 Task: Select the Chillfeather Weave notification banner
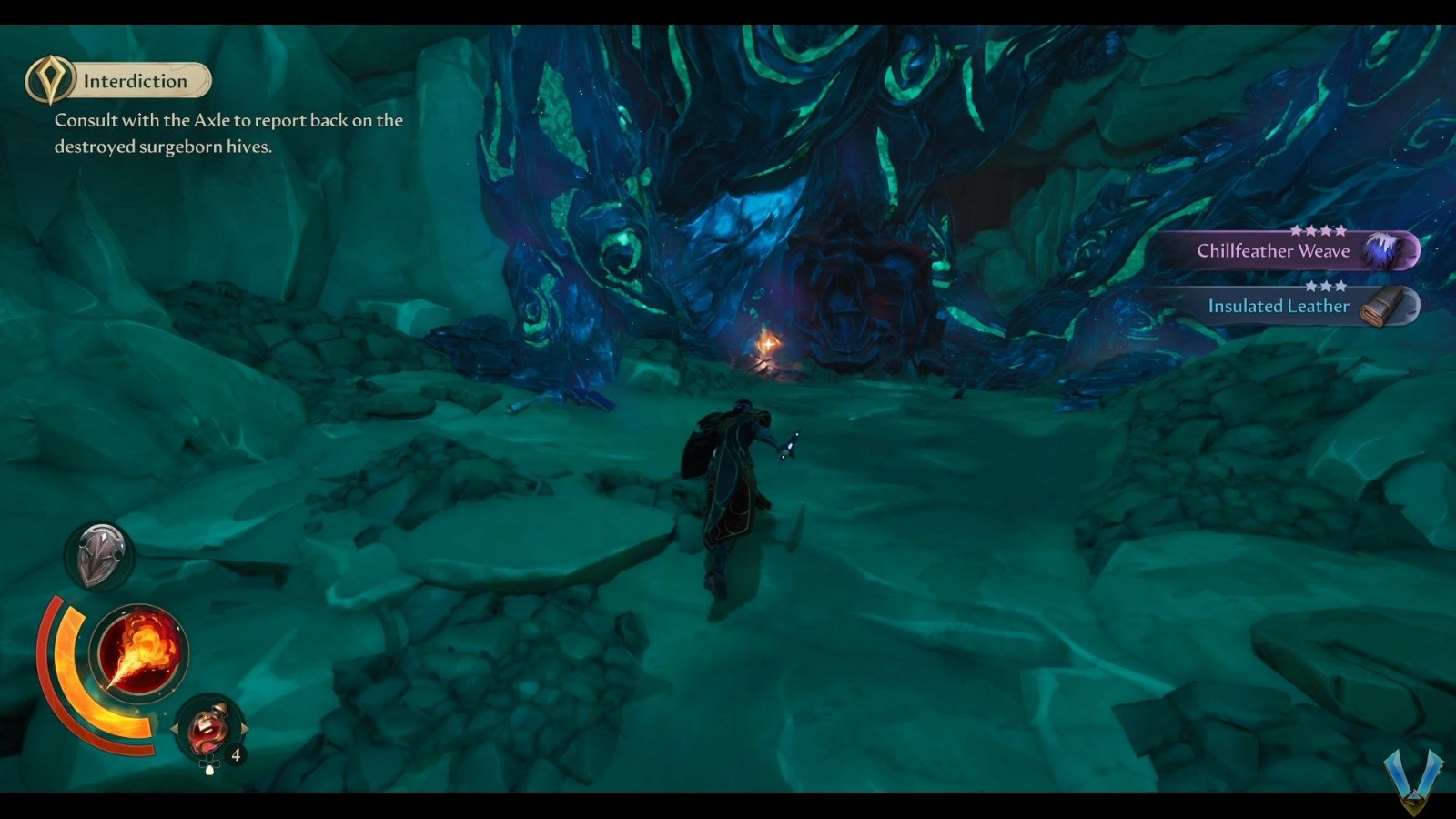(x=1274, y=251)
